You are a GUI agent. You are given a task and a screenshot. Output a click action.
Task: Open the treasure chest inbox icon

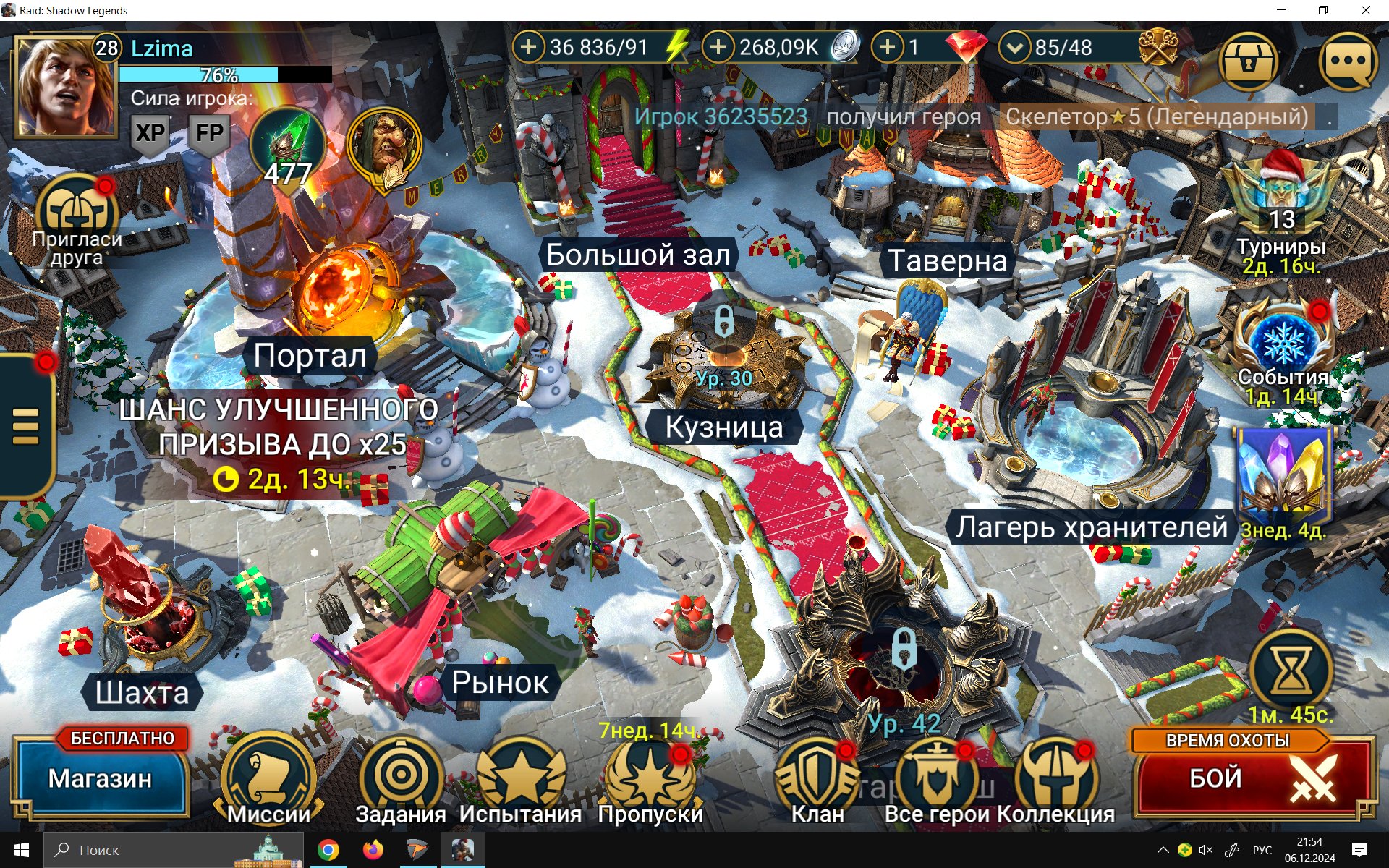pos(1248,62)
